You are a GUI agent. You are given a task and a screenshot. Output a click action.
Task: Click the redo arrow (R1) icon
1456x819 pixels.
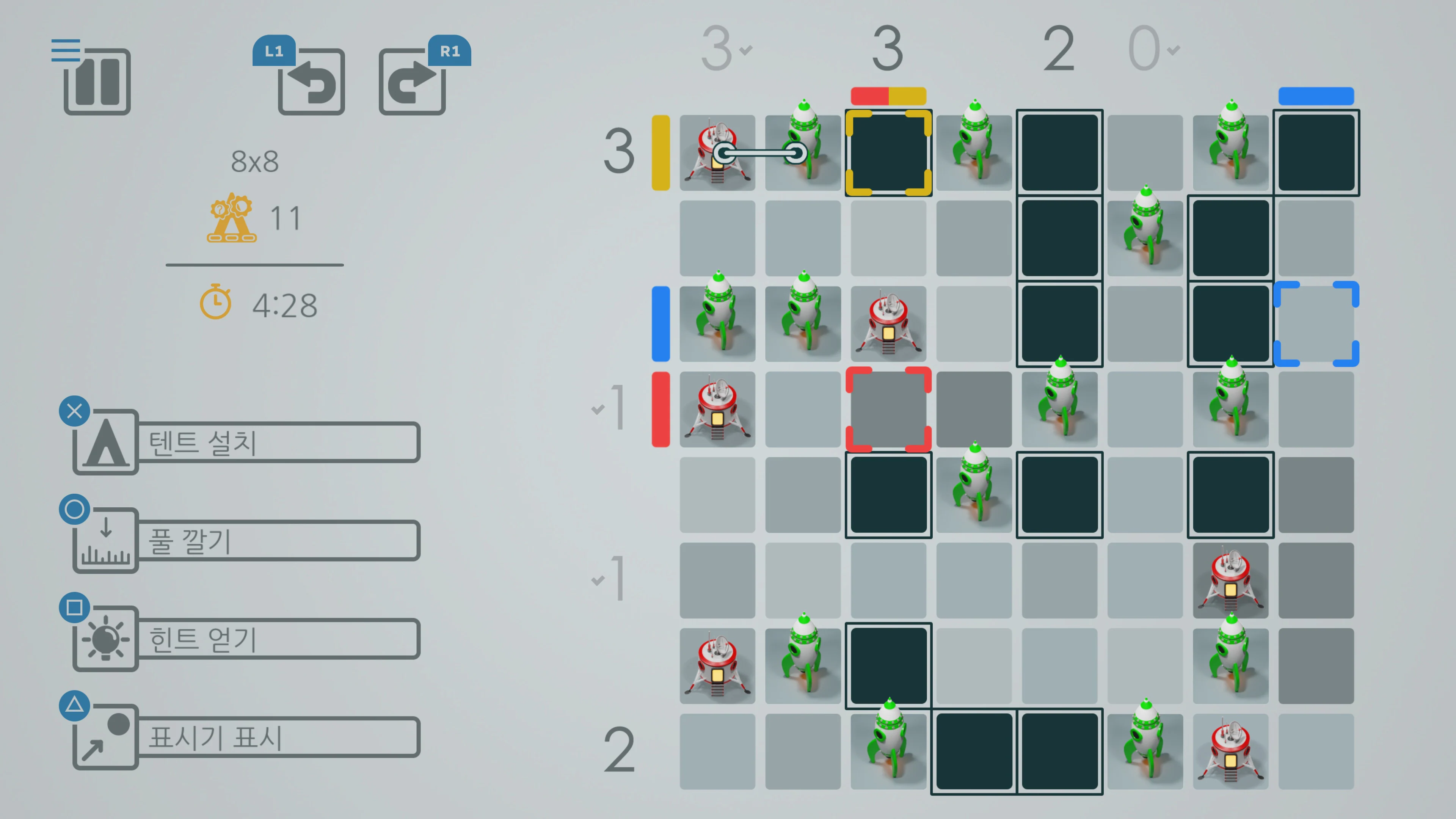[x=412, y=83]
